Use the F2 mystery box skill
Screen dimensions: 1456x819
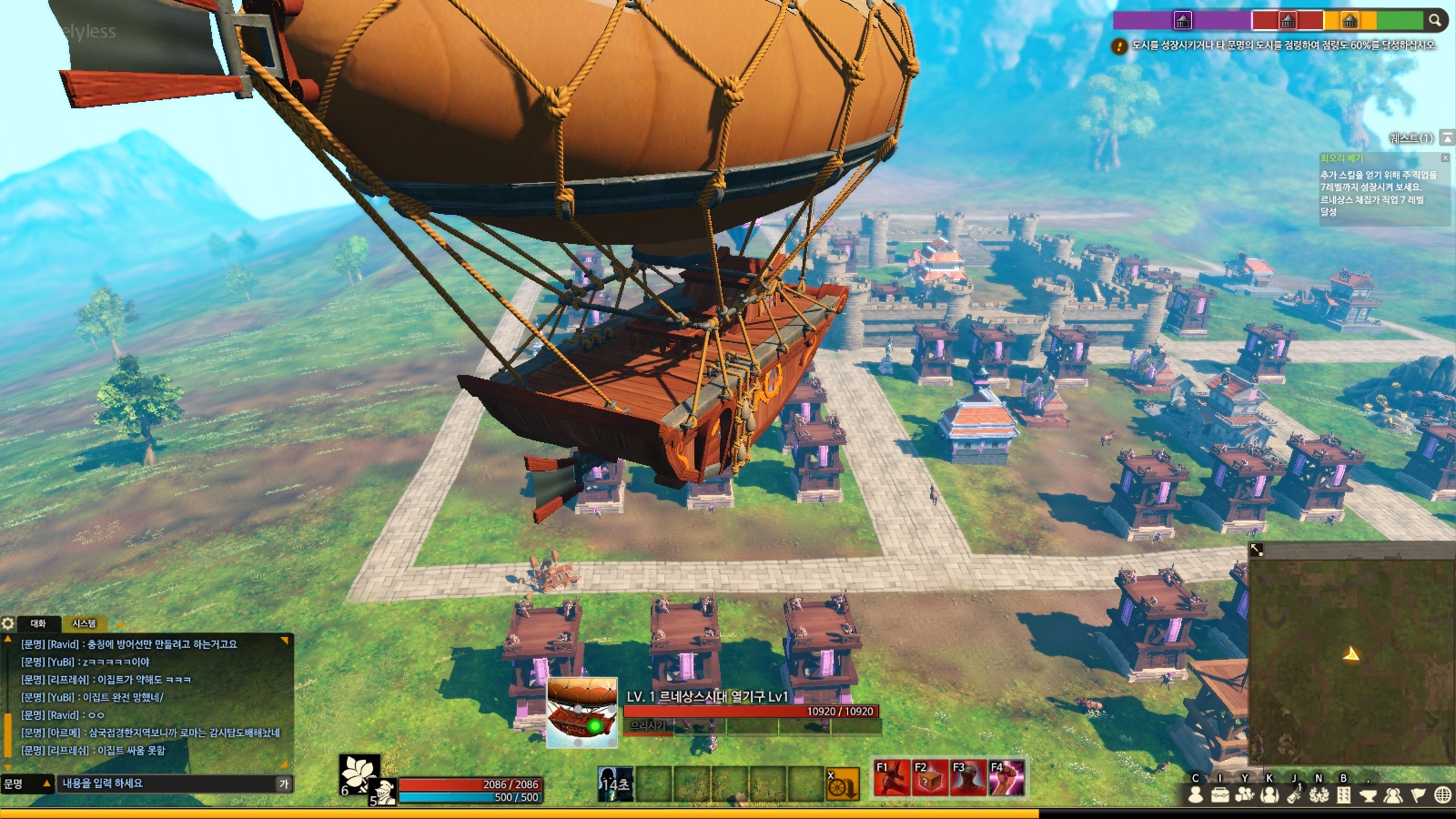click(929, 778)
